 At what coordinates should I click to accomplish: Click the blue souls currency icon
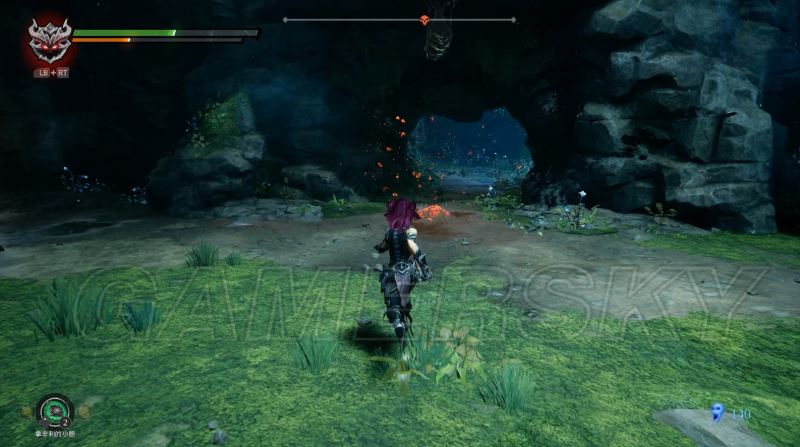(x=717, y=411)
